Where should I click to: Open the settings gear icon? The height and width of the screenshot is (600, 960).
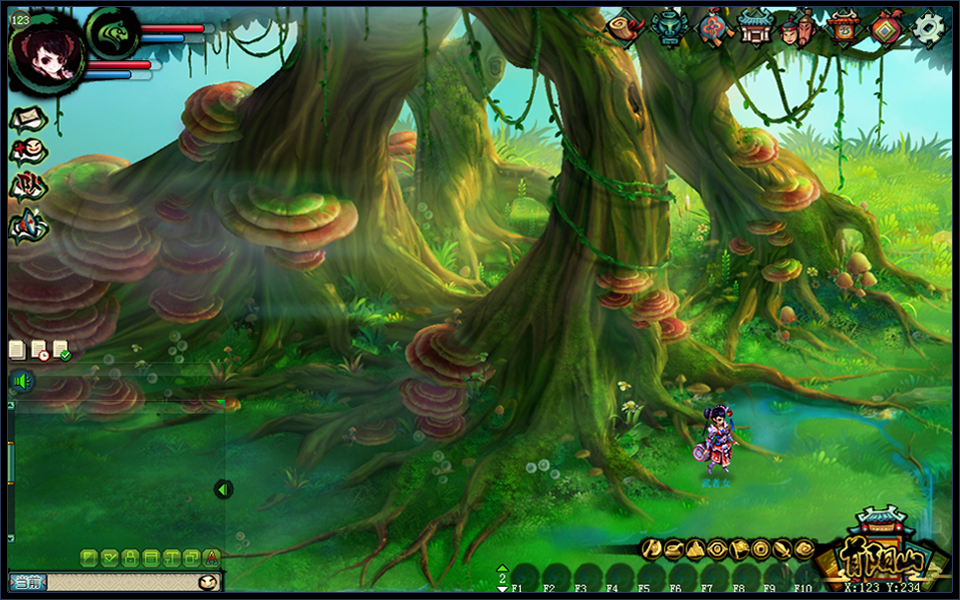[929, 29]
